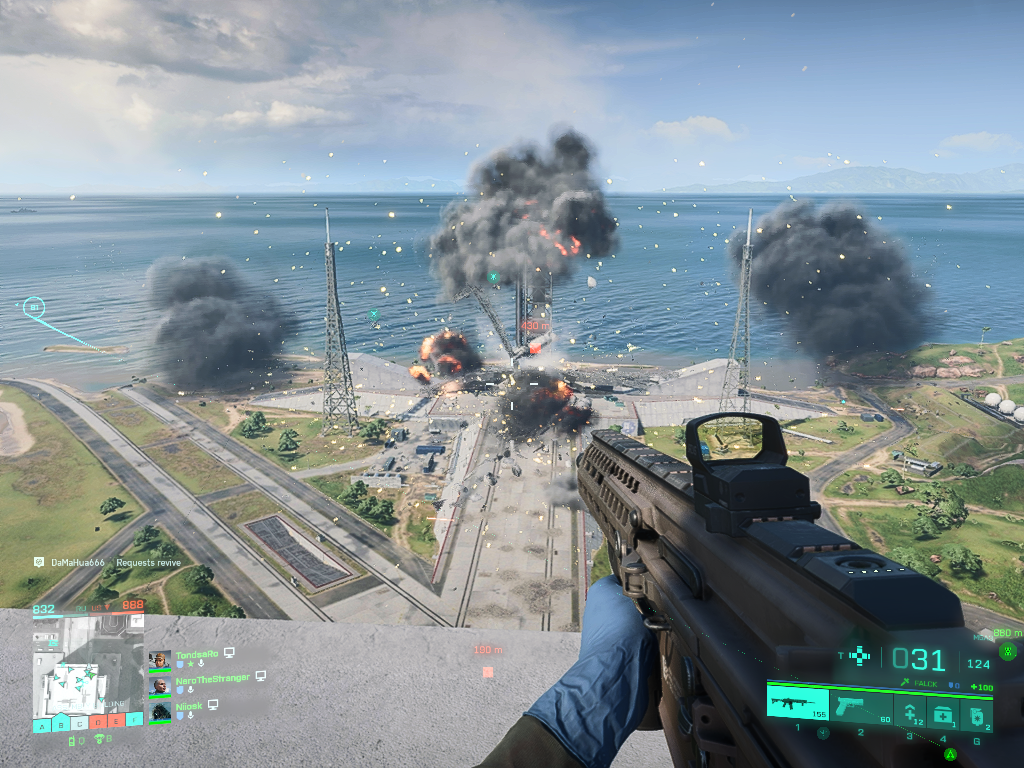
Task: Select objective B on the capture bar
Action: click(60, 724)
